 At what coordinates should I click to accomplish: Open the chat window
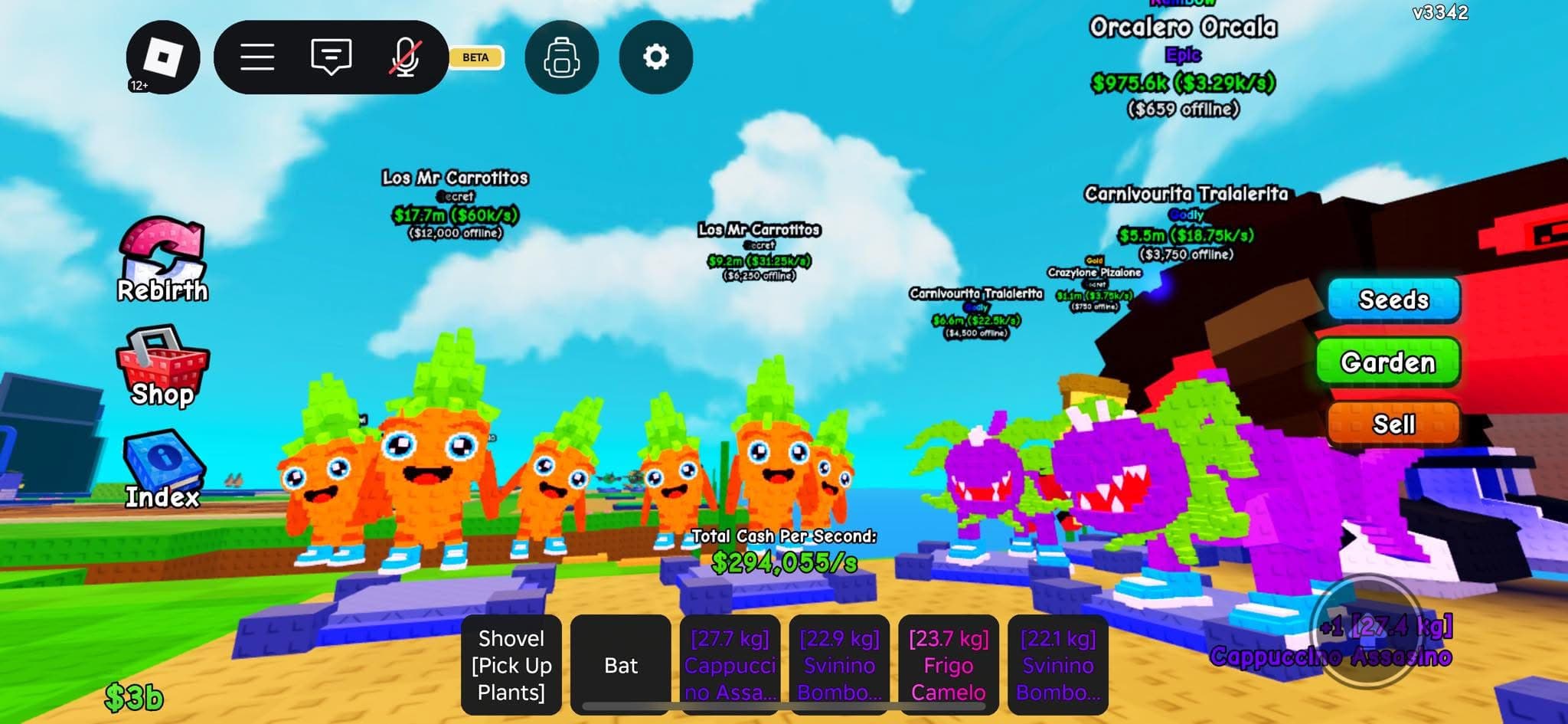(331, 57)
